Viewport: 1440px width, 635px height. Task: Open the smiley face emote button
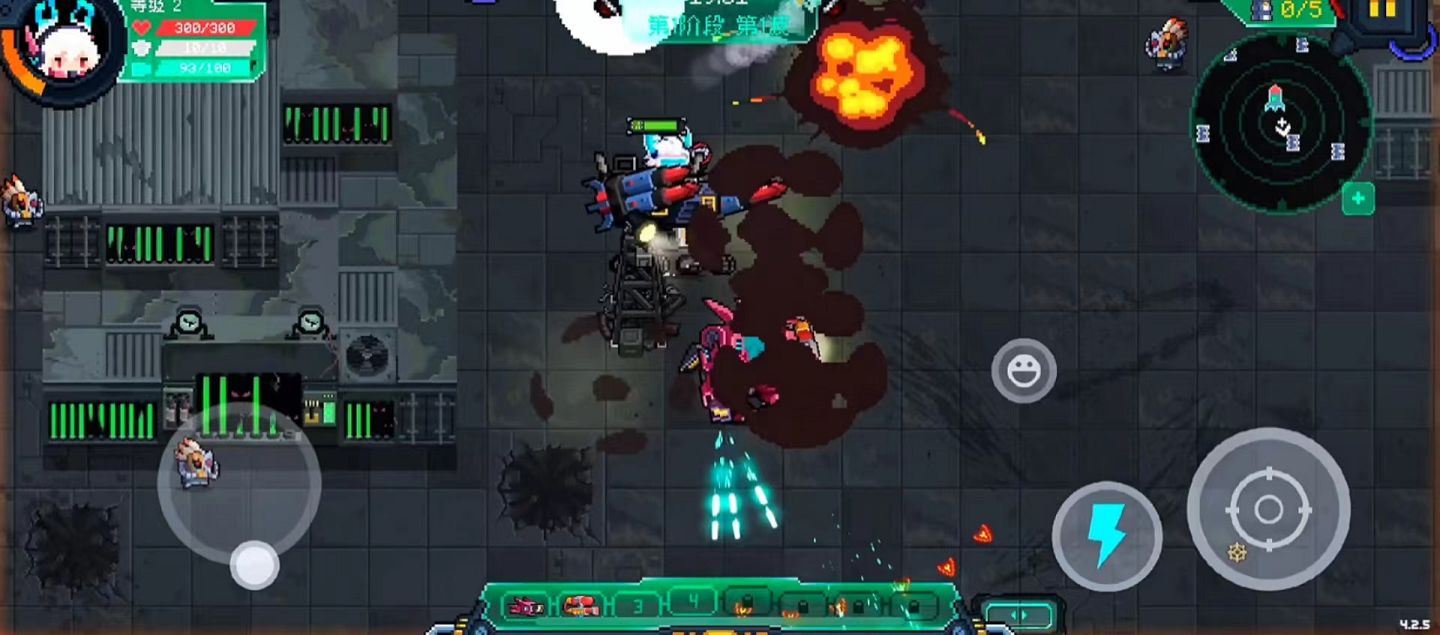tap(1023, 371)
